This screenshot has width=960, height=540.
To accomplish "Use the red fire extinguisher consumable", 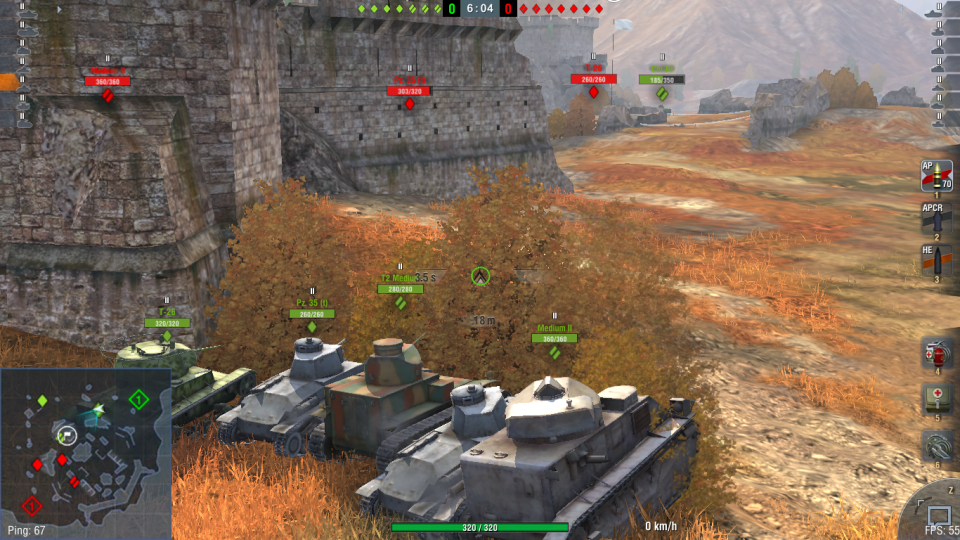I will click(x=937, y=353).
